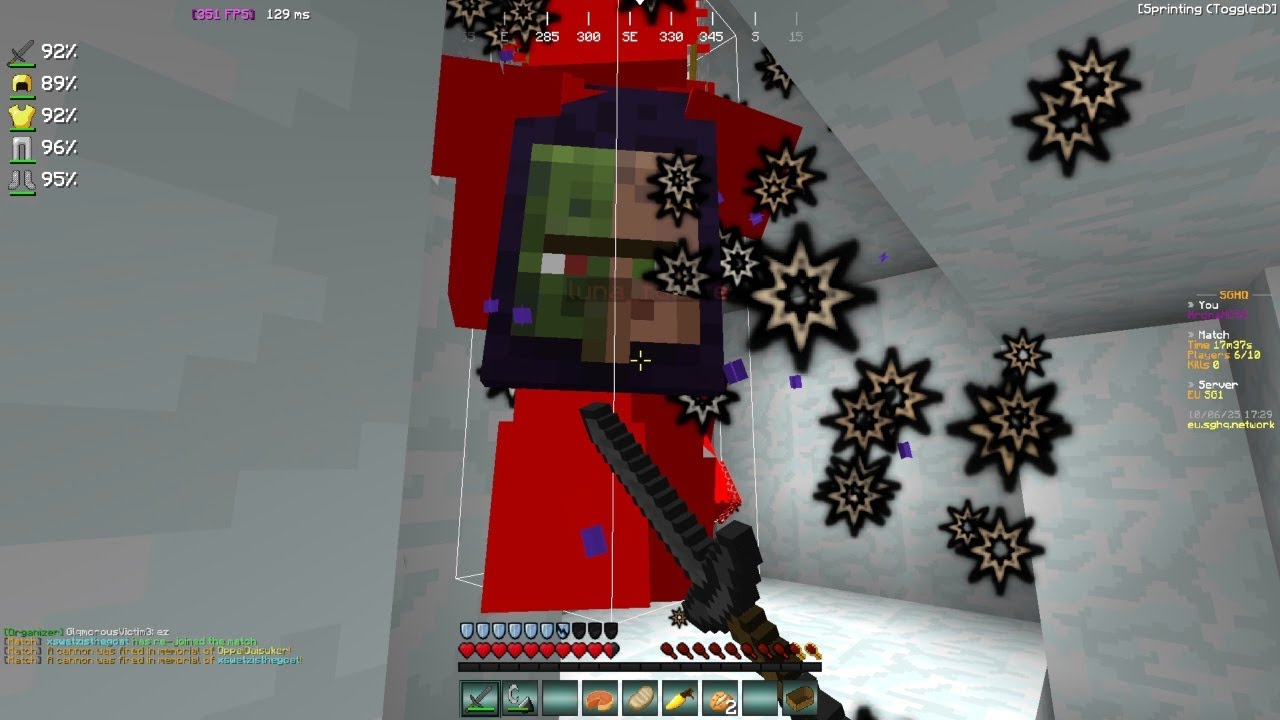Expand the Server section in the scoreboard
Image resolution: width=1280 pixels, height=720 pixels.
[x=1213, y=383]
